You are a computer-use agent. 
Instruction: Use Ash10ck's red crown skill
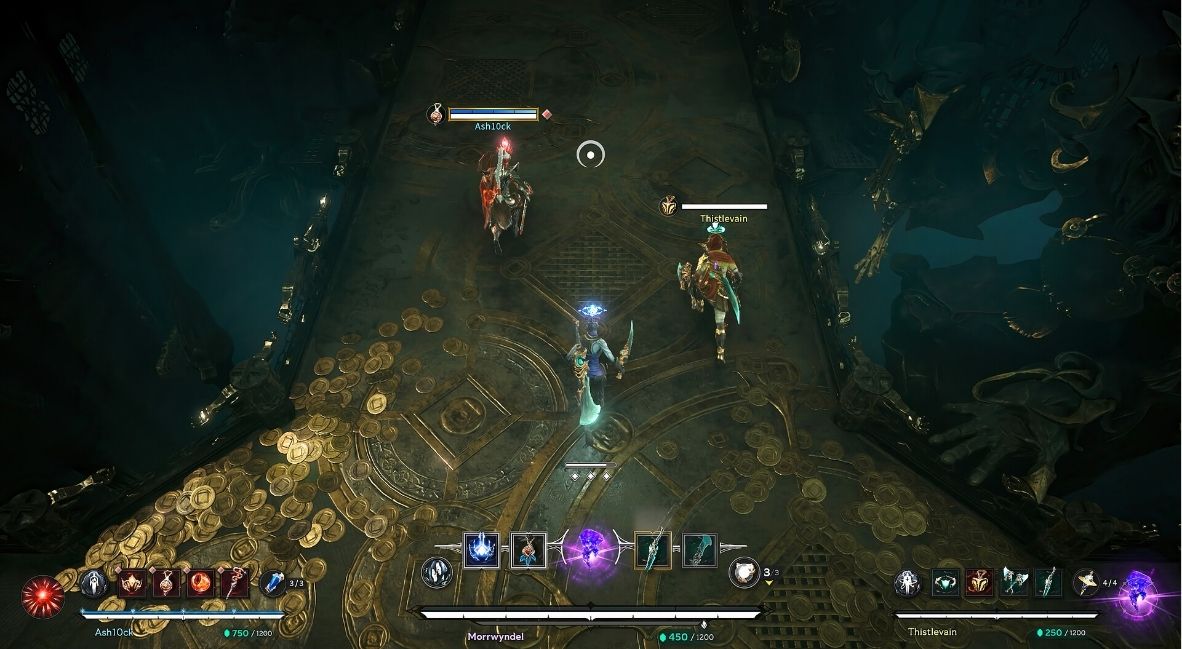[132, 583]
